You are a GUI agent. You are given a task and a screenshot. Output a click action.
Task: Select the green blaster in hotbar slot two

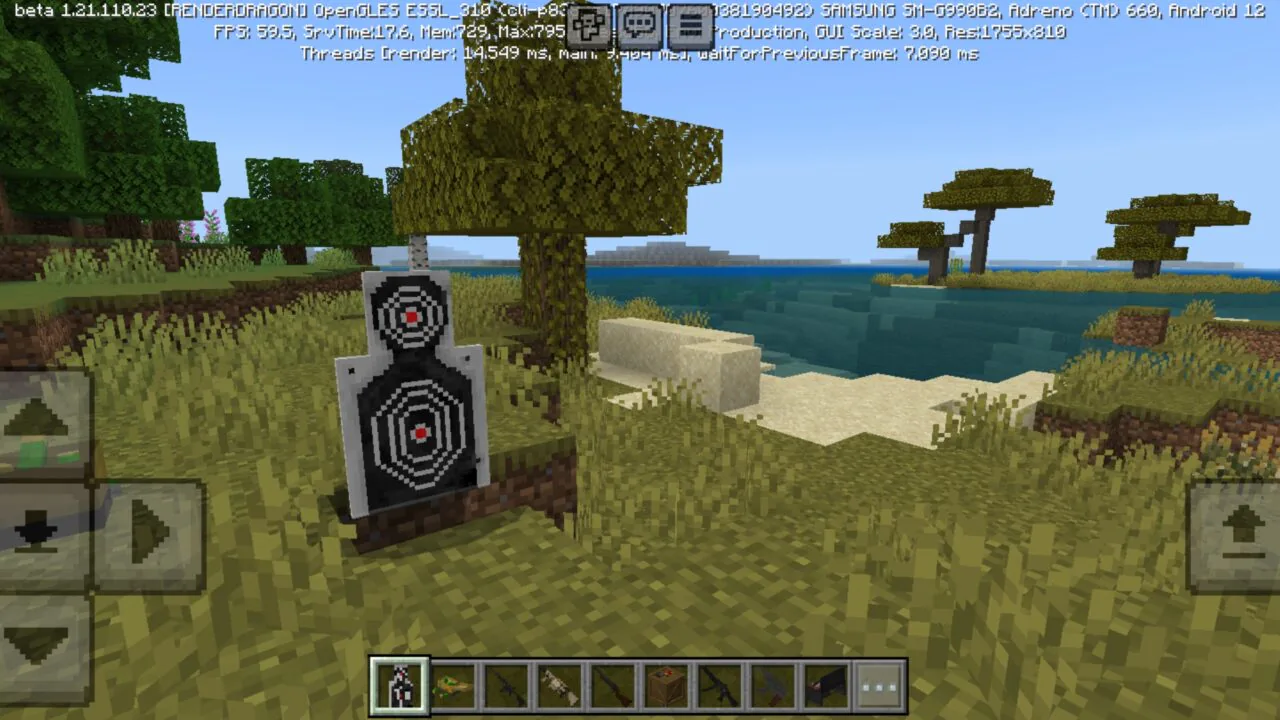click(x=454, y=683)
